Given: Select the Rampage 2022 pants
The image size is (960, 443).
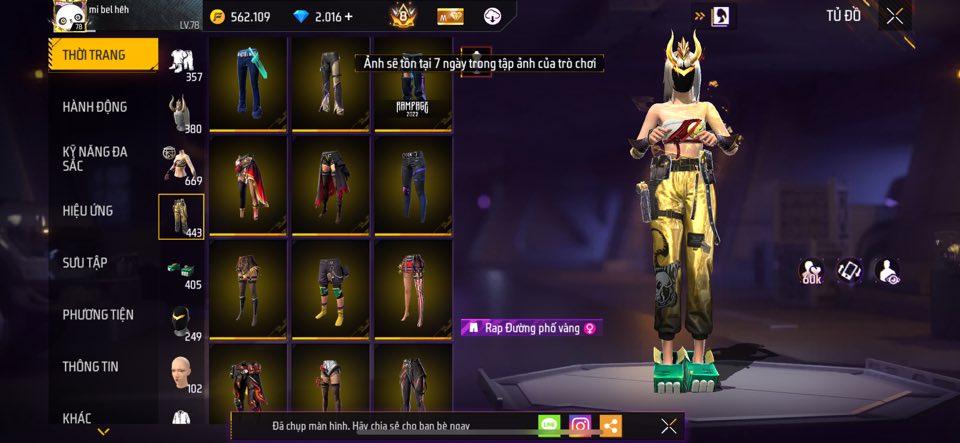Looking at the screenshot, I should [413, 84].
